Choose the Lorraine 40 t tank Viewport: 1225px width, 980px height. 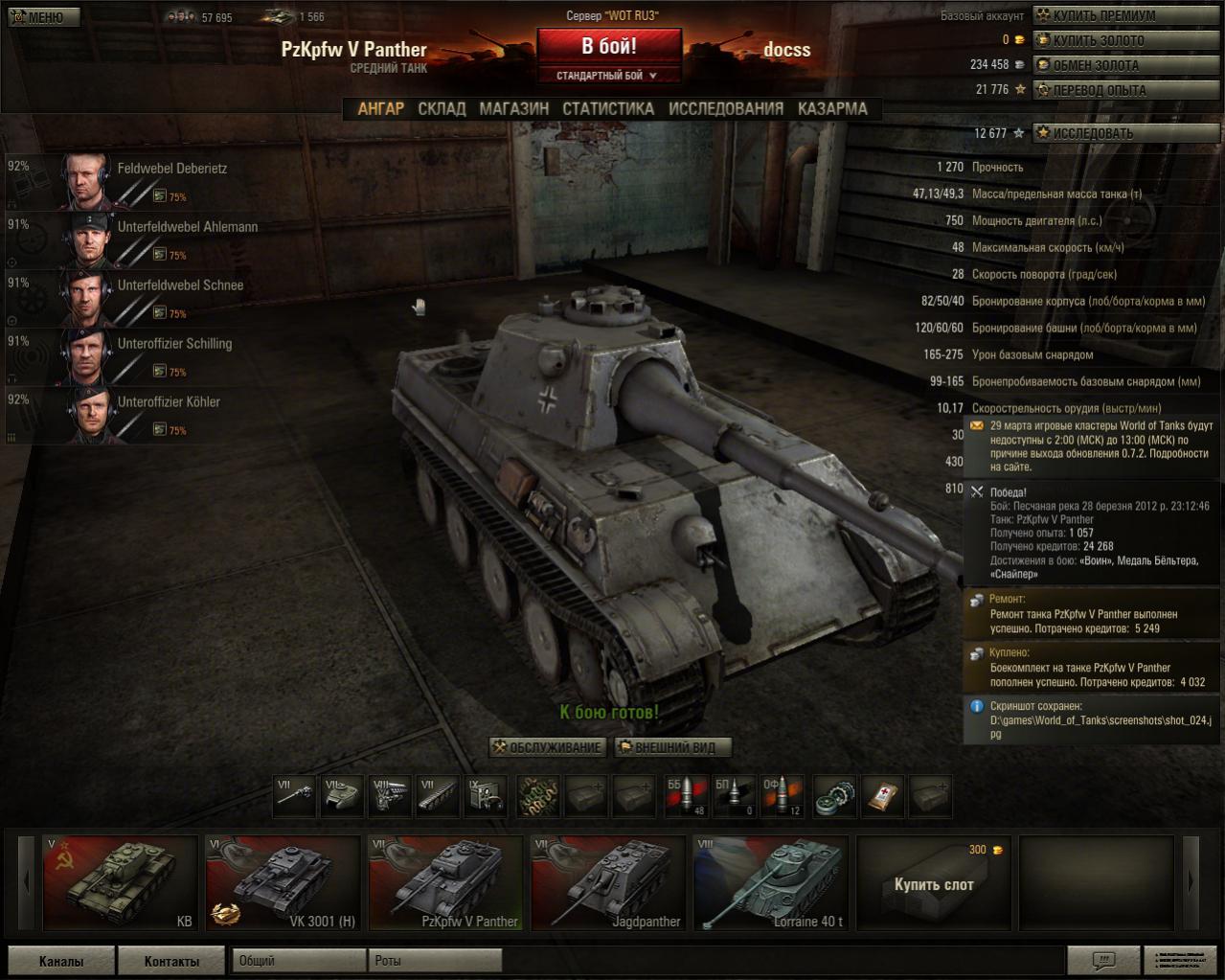(770, 883)
